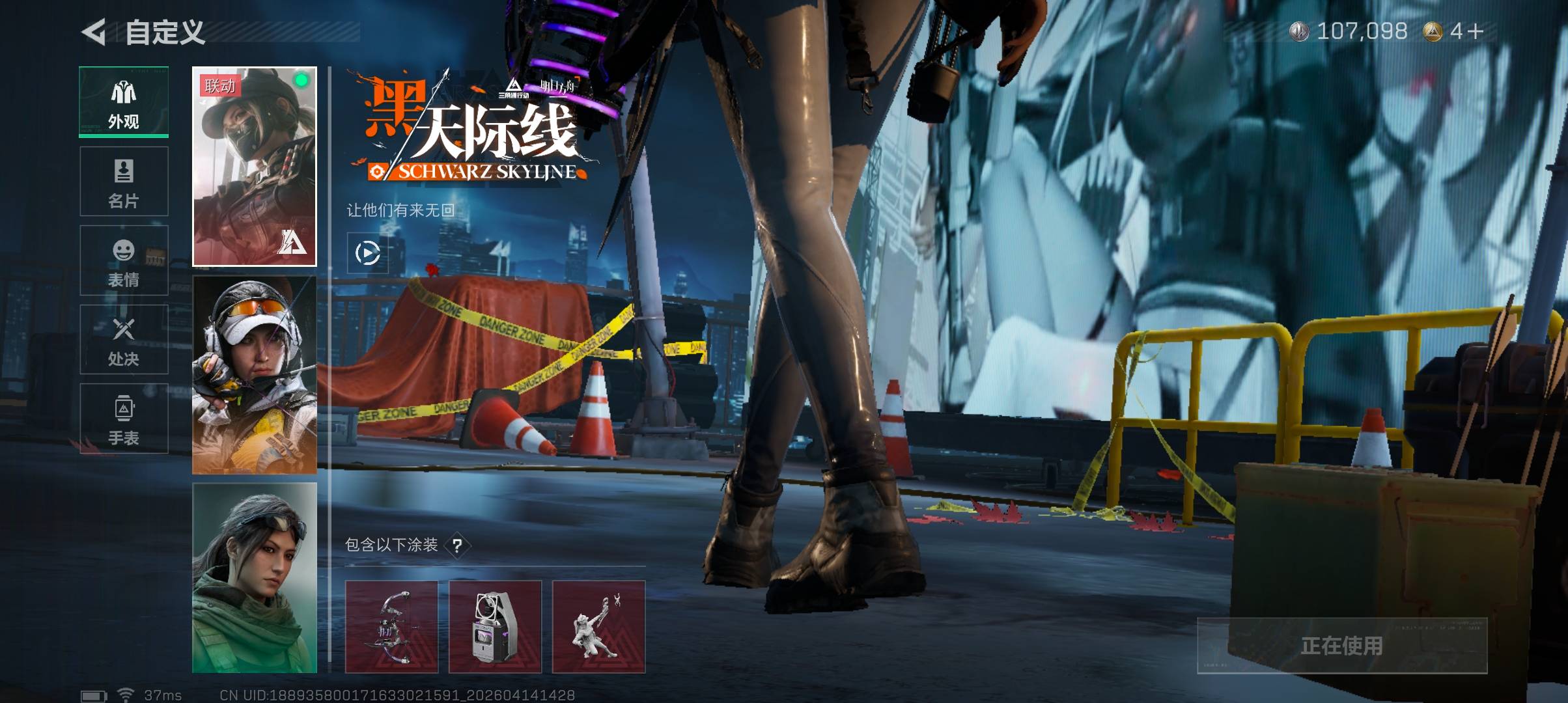Open the question mark help for included skins
The width and height of the screenshot is (1568, 703).
tap(458, 545)
